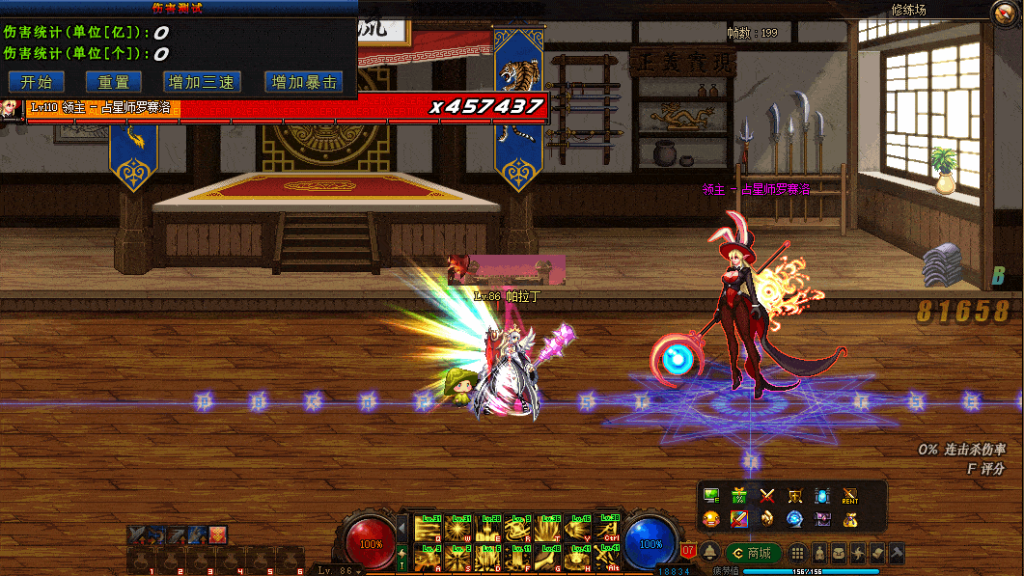Click the crossed swords icon

click(x=767, y=496)
